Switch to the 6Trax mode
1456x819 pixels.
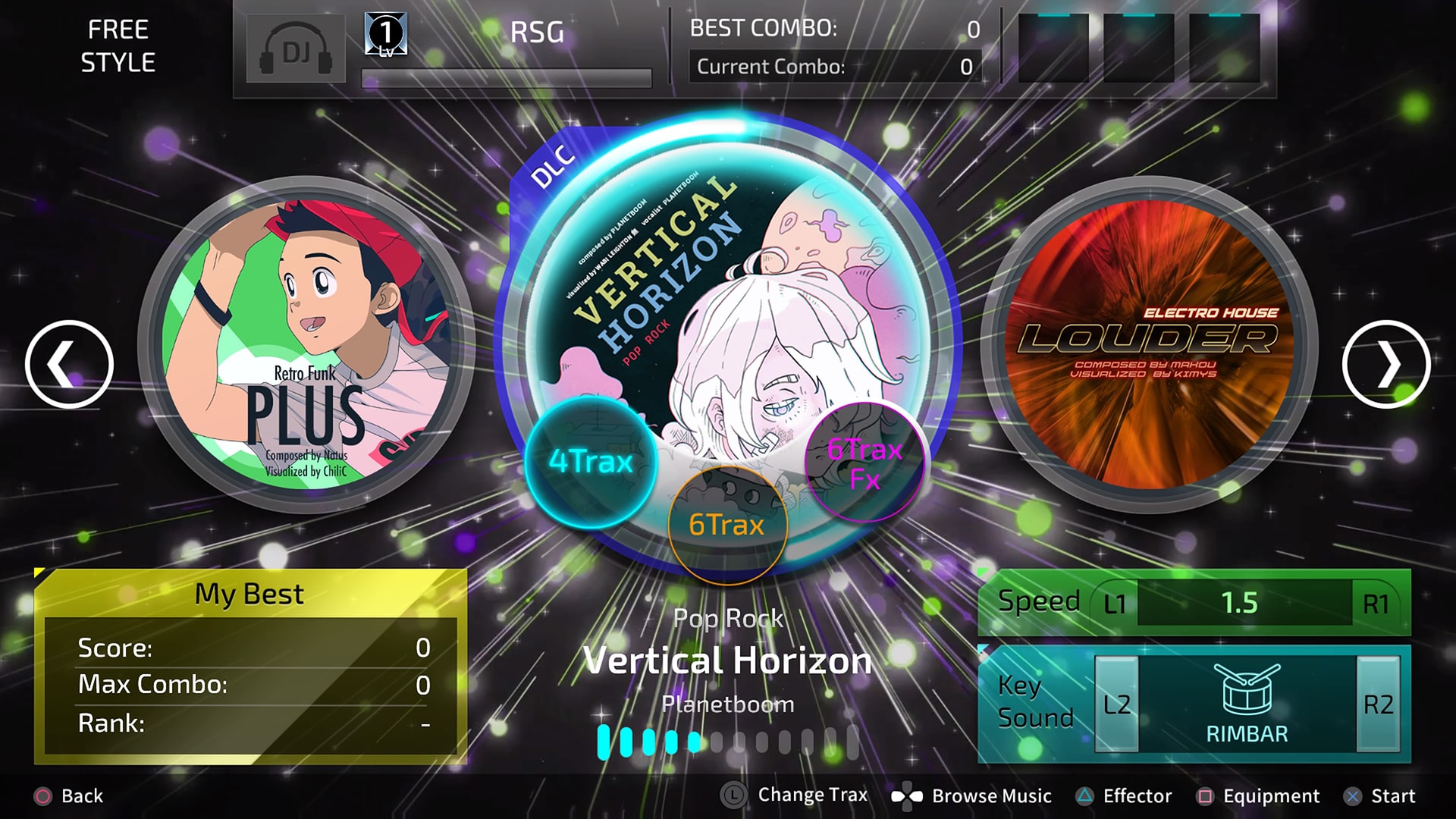coord(726,525)
